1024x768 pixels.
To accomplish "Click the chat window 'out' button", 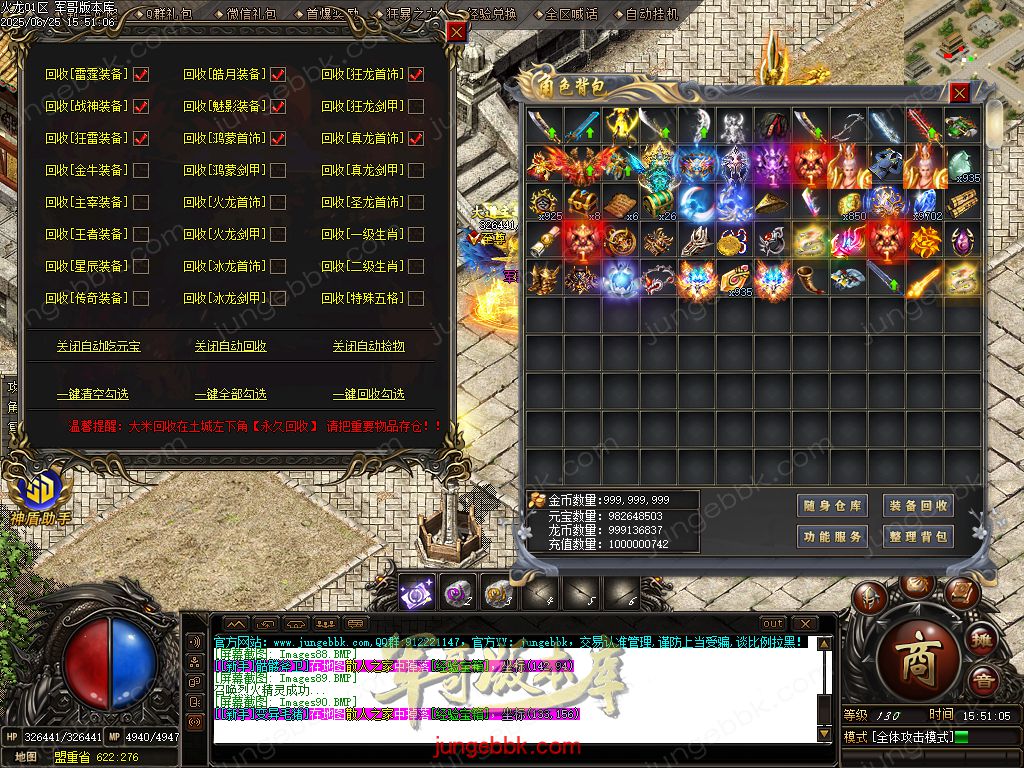I will point(772,624).
